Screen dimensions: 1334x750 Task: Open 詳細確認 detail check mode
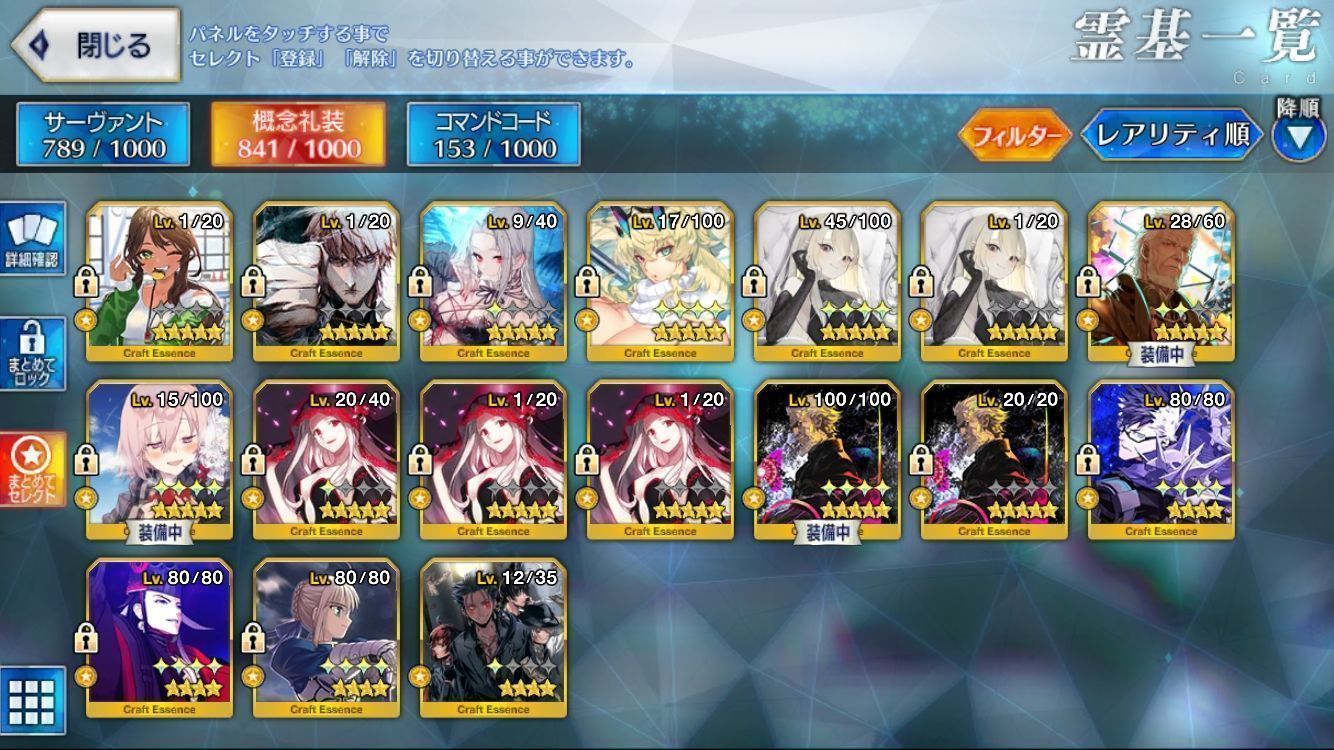33,240
